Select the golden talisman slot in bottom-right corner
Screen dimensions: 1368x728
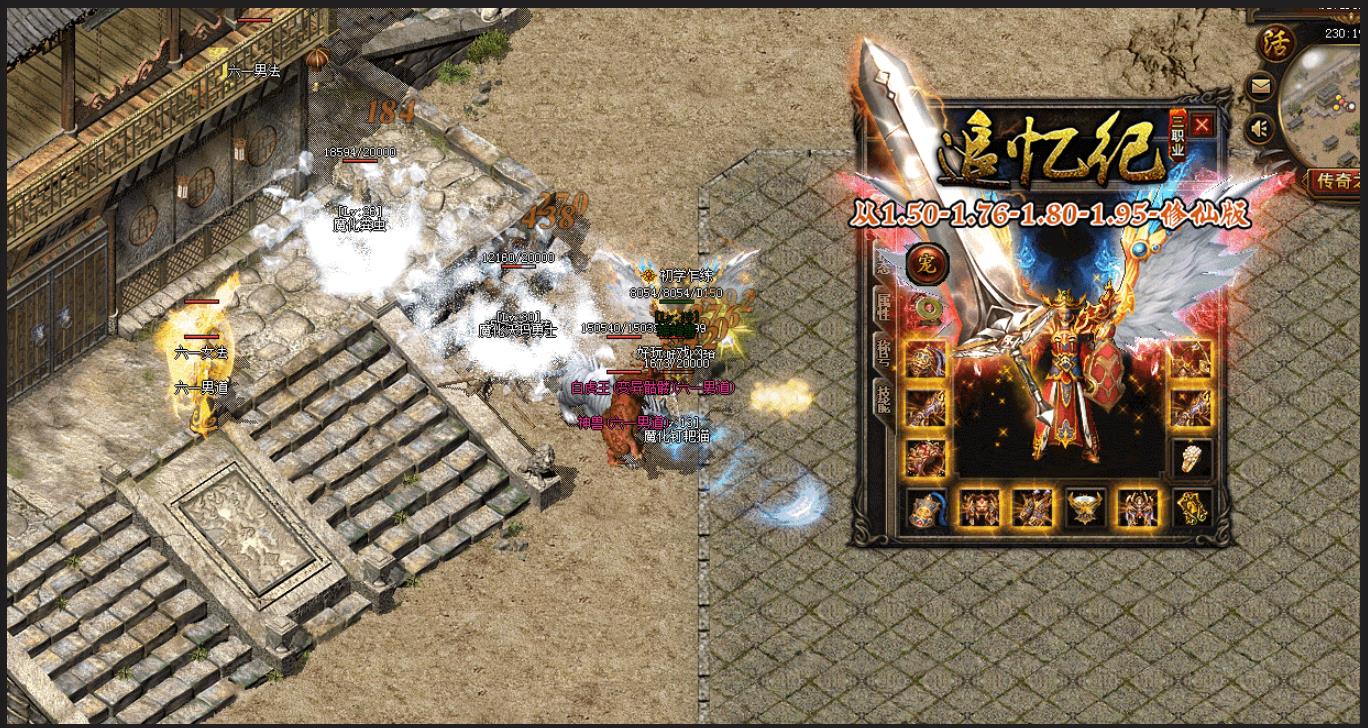click(1191, 508)
